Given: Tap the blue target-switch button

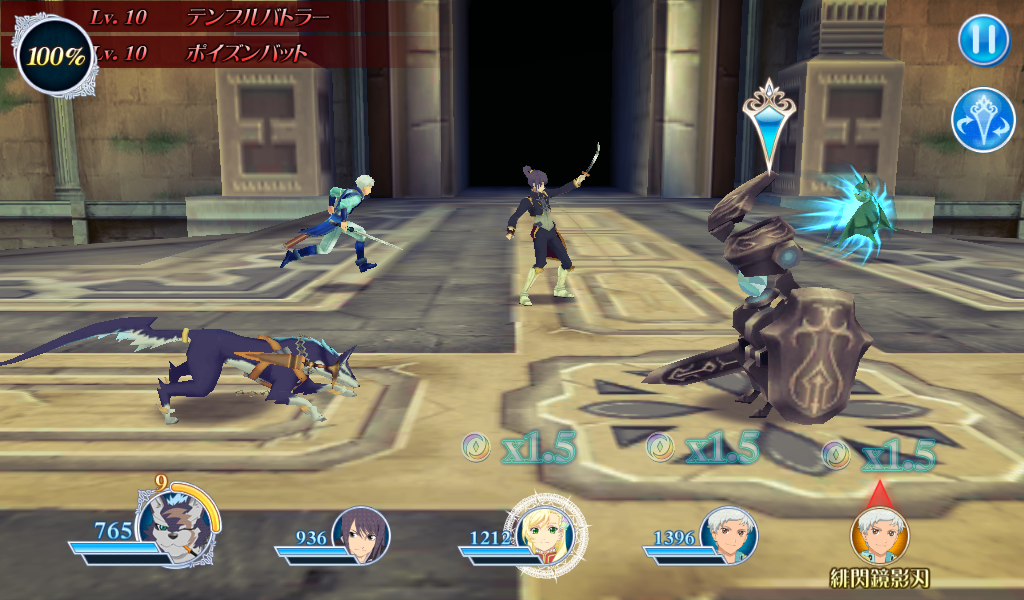Looking at the screenshot, I should [x=983, y=119].
